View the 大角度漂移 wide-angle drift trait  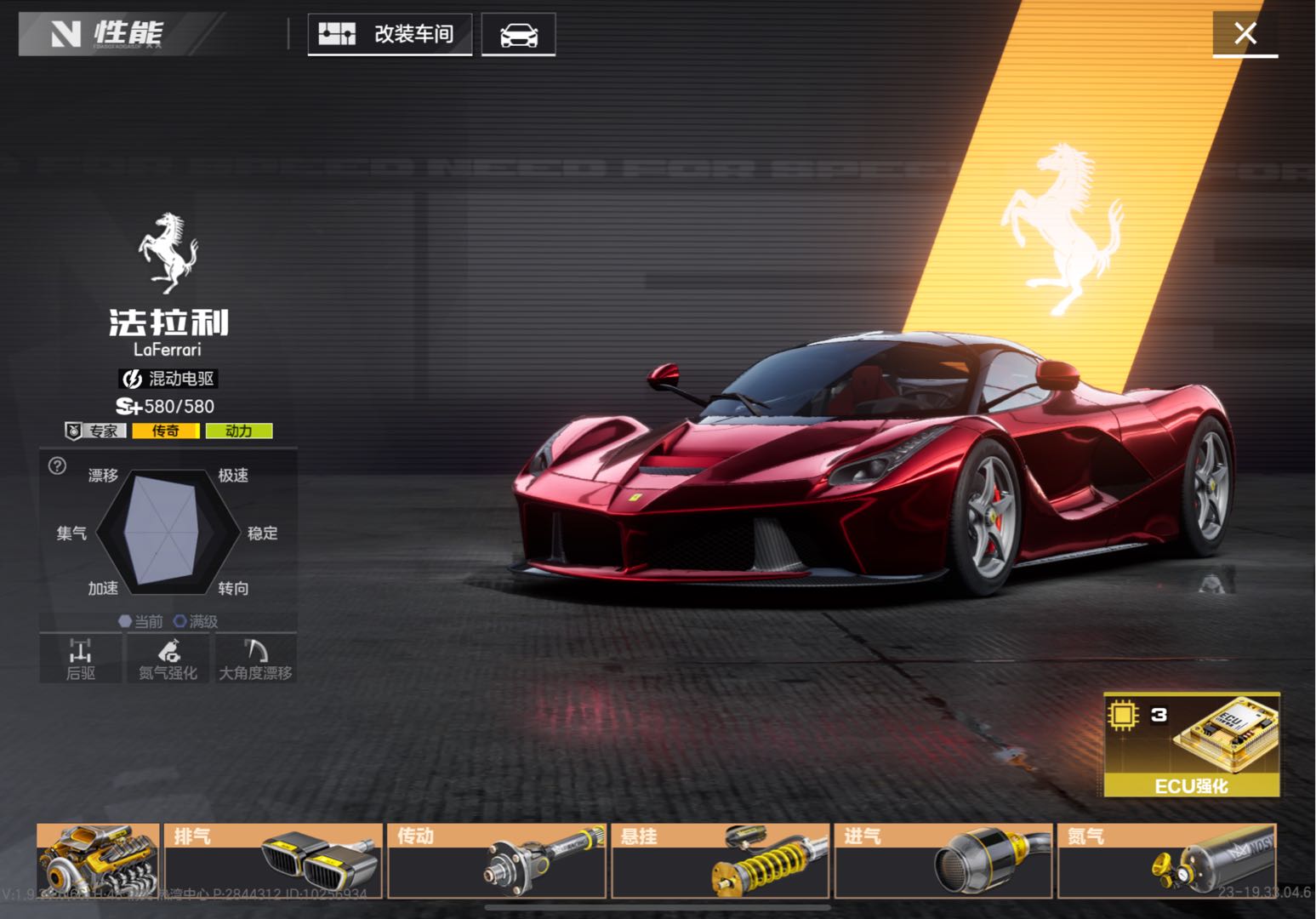(x=255, y=659)
